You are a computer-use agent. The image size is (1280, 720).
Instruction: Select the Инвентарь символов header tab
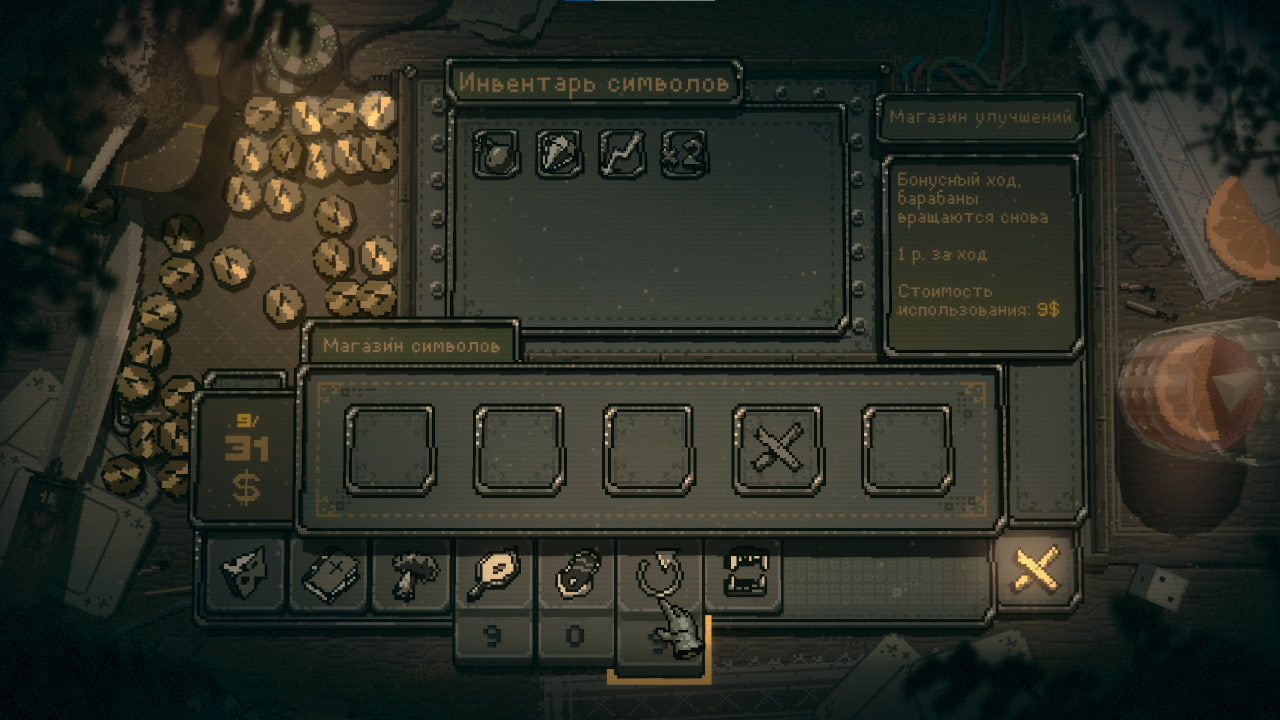point(594,84)
